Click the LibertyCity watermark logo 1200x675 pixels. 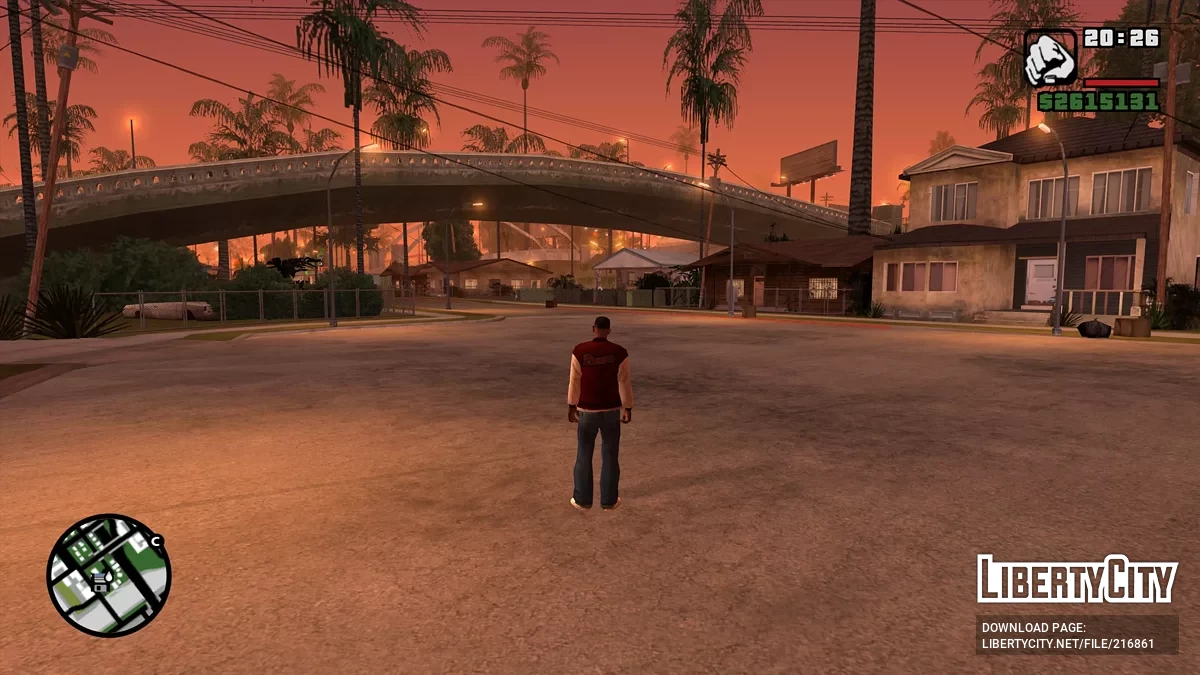(x=1077, y=579)
